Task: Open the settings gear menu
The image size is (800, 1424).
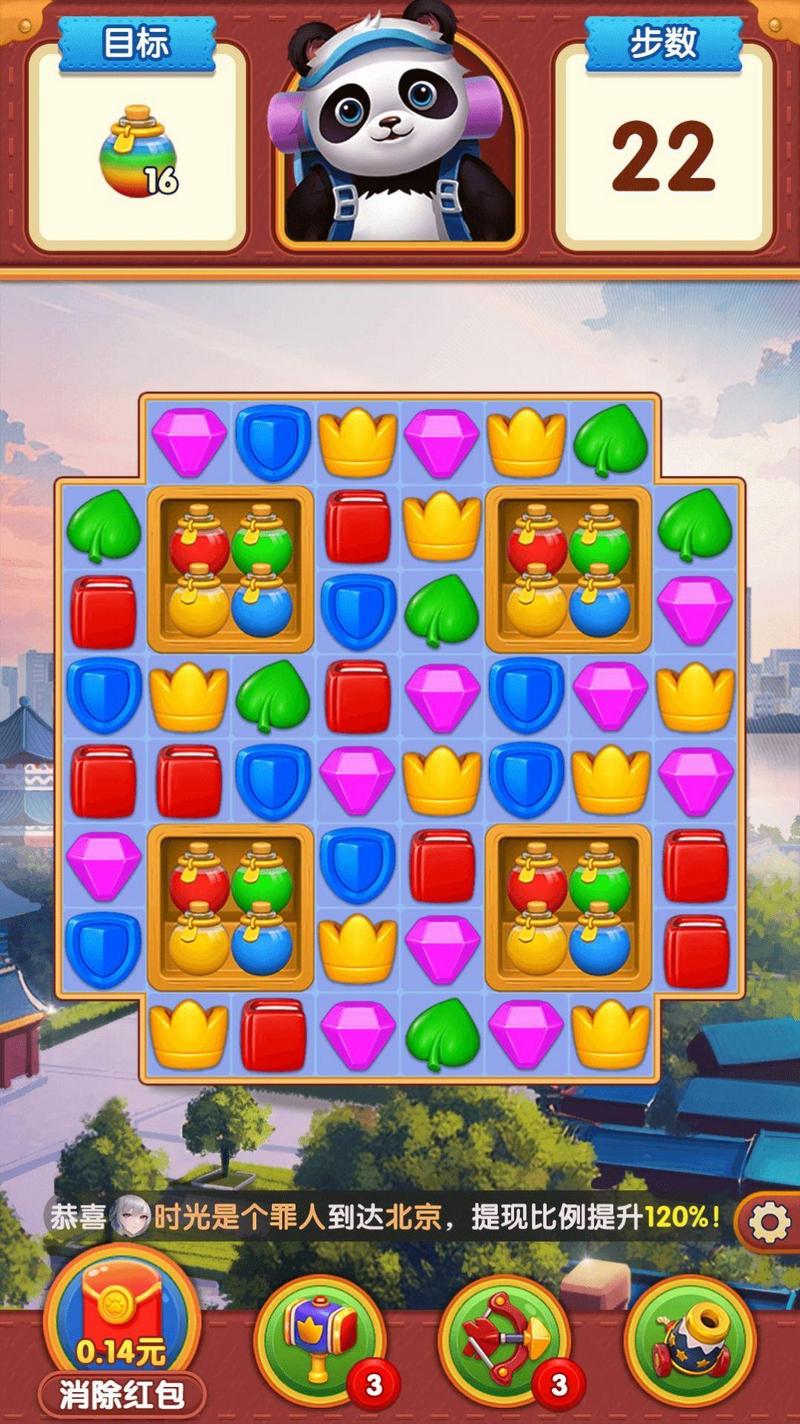Action: coord(769,1222)
